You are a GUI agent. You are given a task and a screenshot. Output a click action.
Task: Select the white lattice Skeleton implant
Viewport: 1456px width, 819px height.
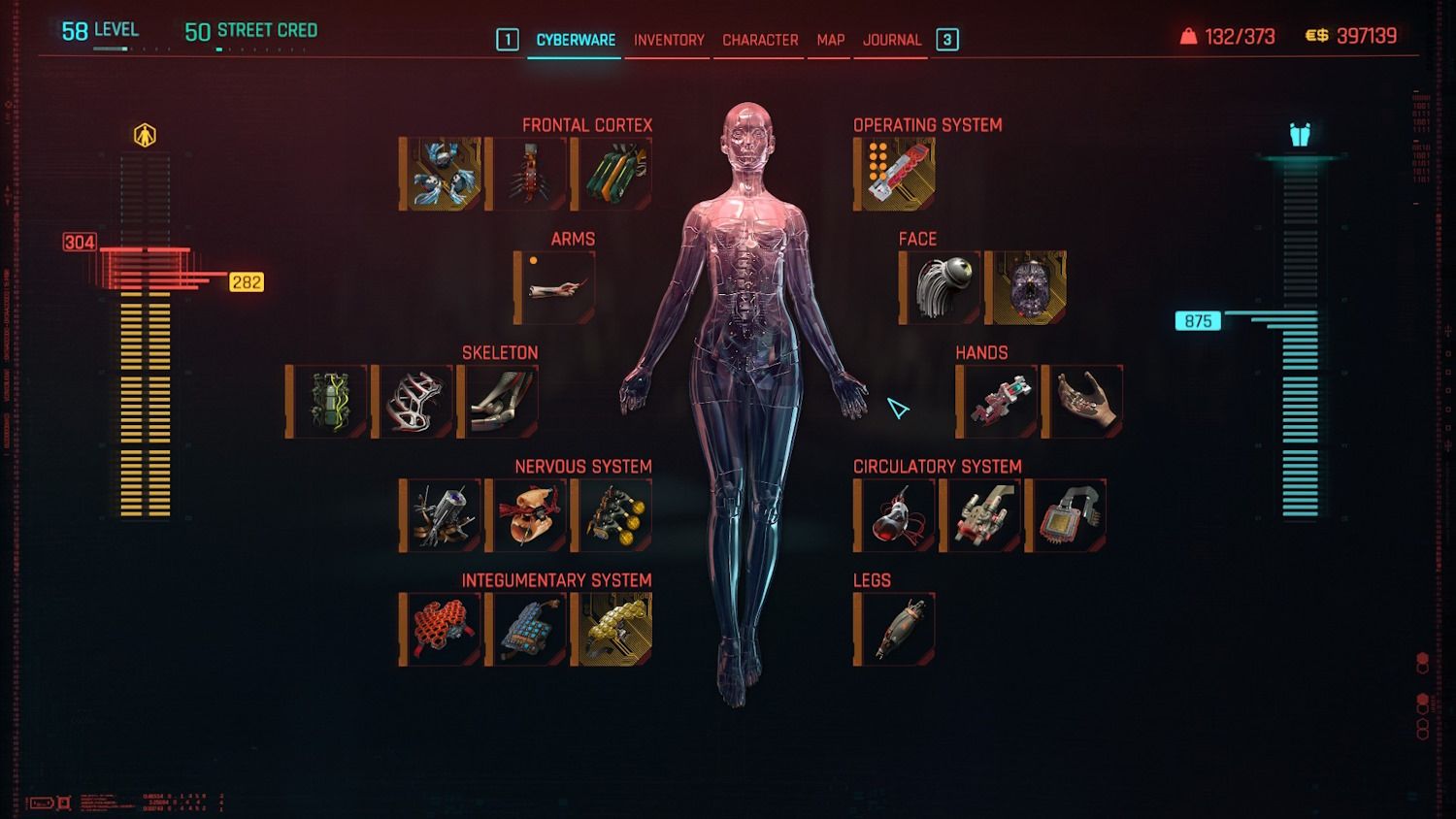pyautogui.click(x=413, y=402)
